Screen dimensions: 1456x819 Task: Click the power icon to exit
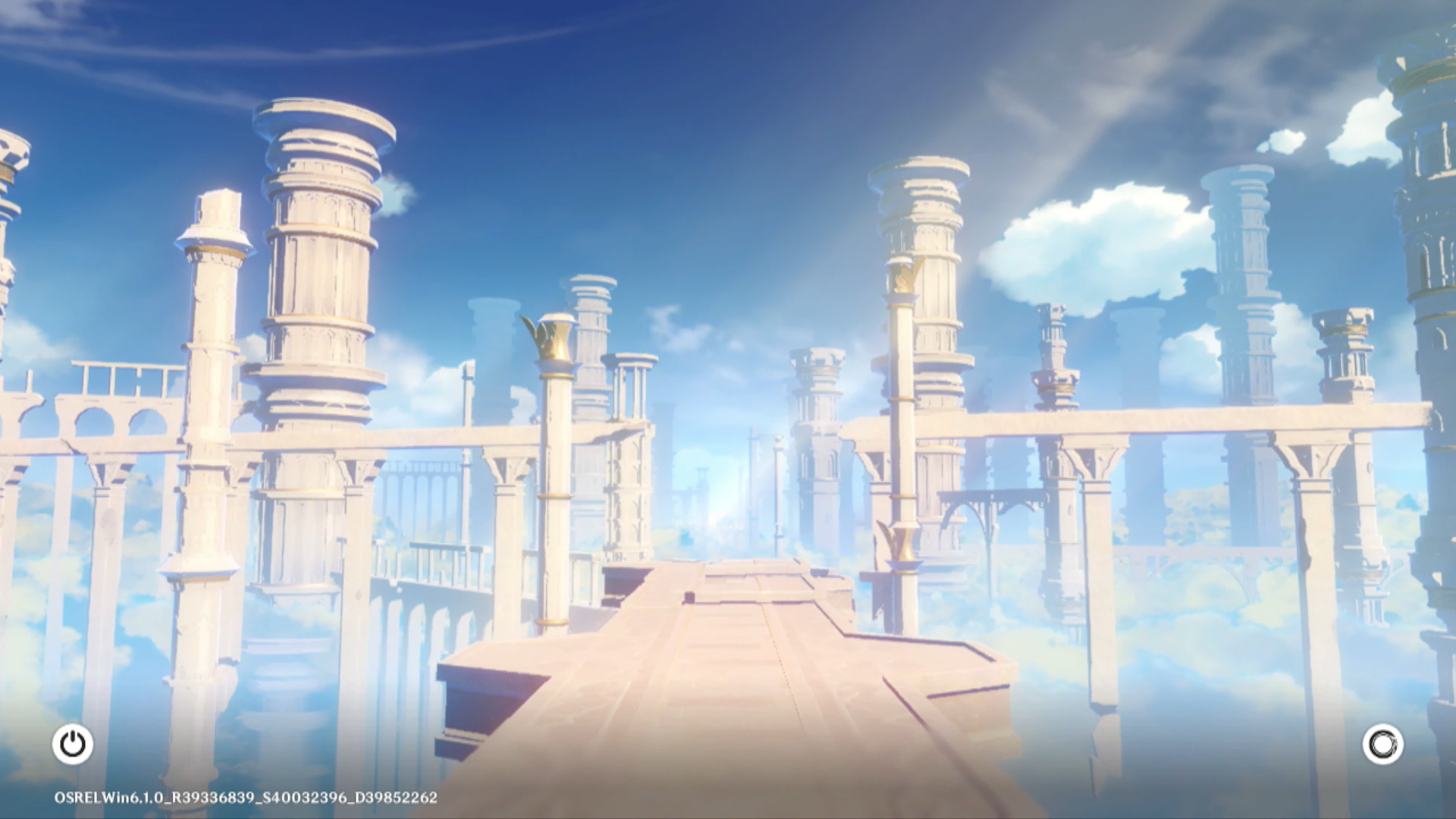(73, 744)
